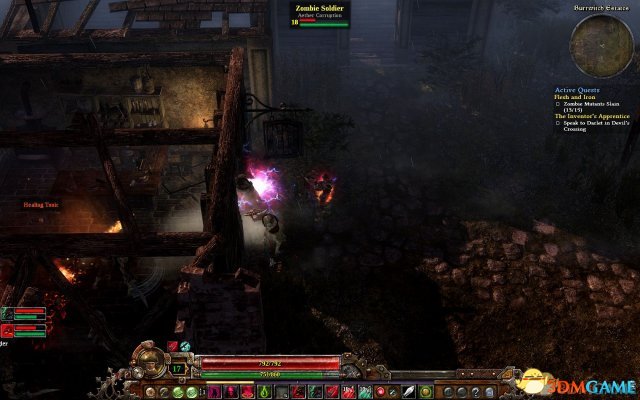Activate the white feather skill icon
Viewport: 640px width, 400px height.
tap(409, 390)
